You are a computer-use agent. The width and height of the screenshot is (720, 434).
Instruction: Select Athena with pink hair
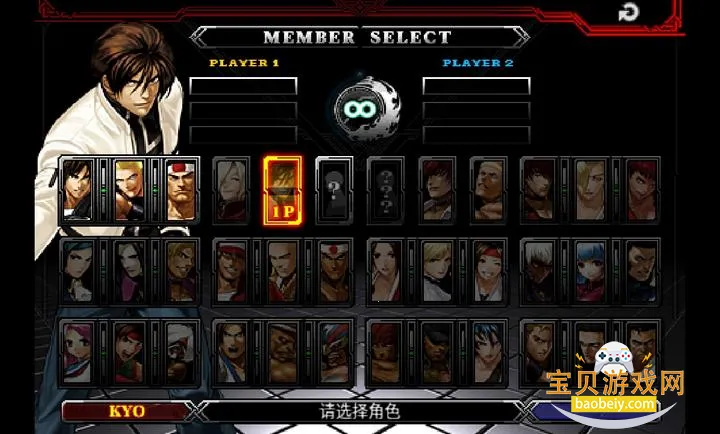click(x=77, y=352)
